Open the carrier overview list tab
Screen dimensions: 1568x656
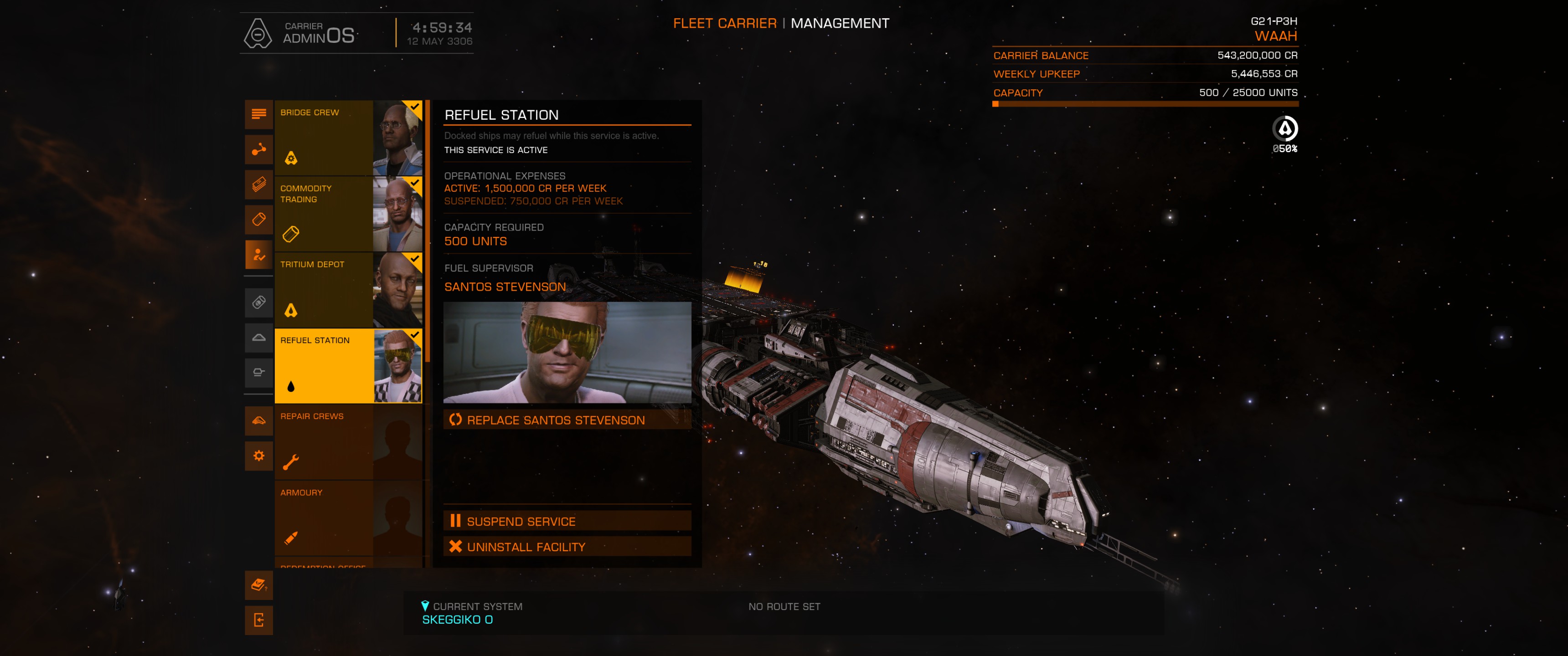(259, 114)
